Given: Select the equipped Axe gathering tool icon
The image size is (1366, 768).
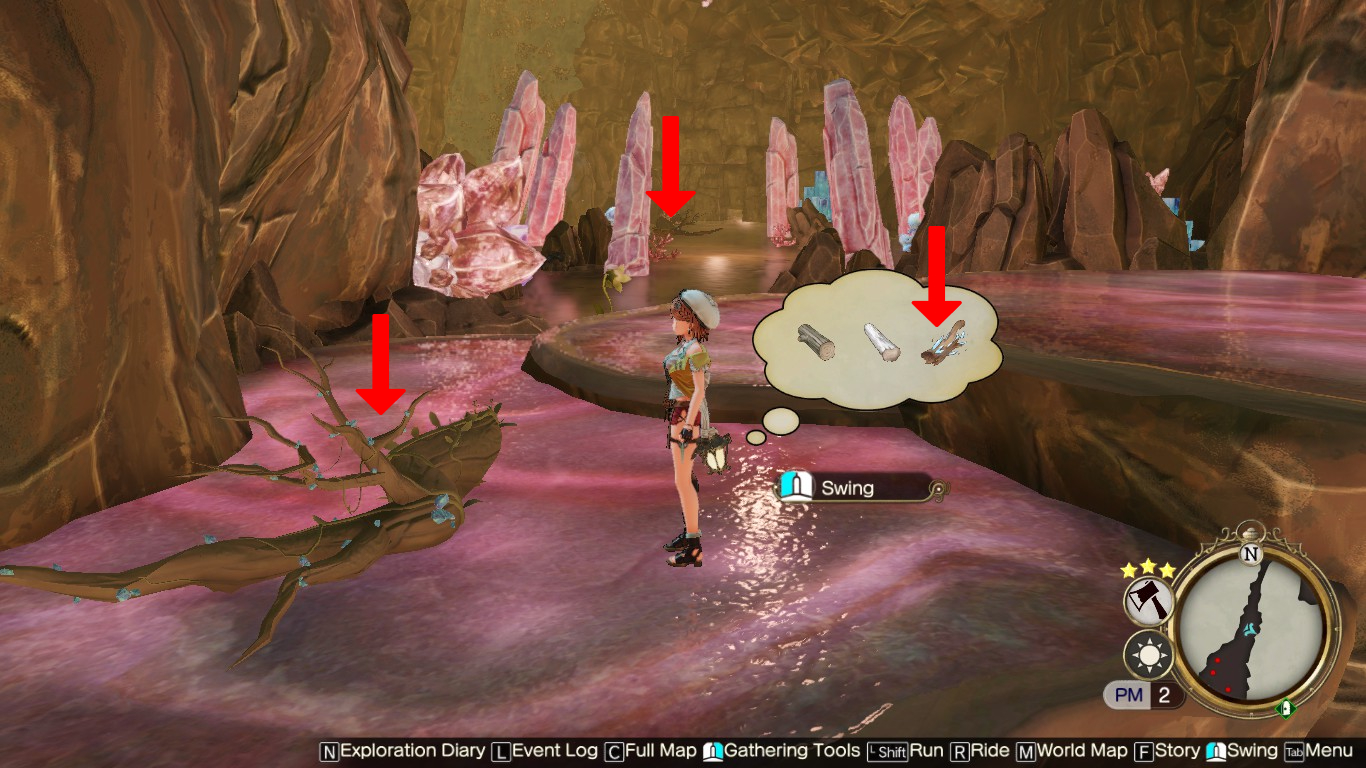Looking at the screenshot, I should tap(1148, 599).
